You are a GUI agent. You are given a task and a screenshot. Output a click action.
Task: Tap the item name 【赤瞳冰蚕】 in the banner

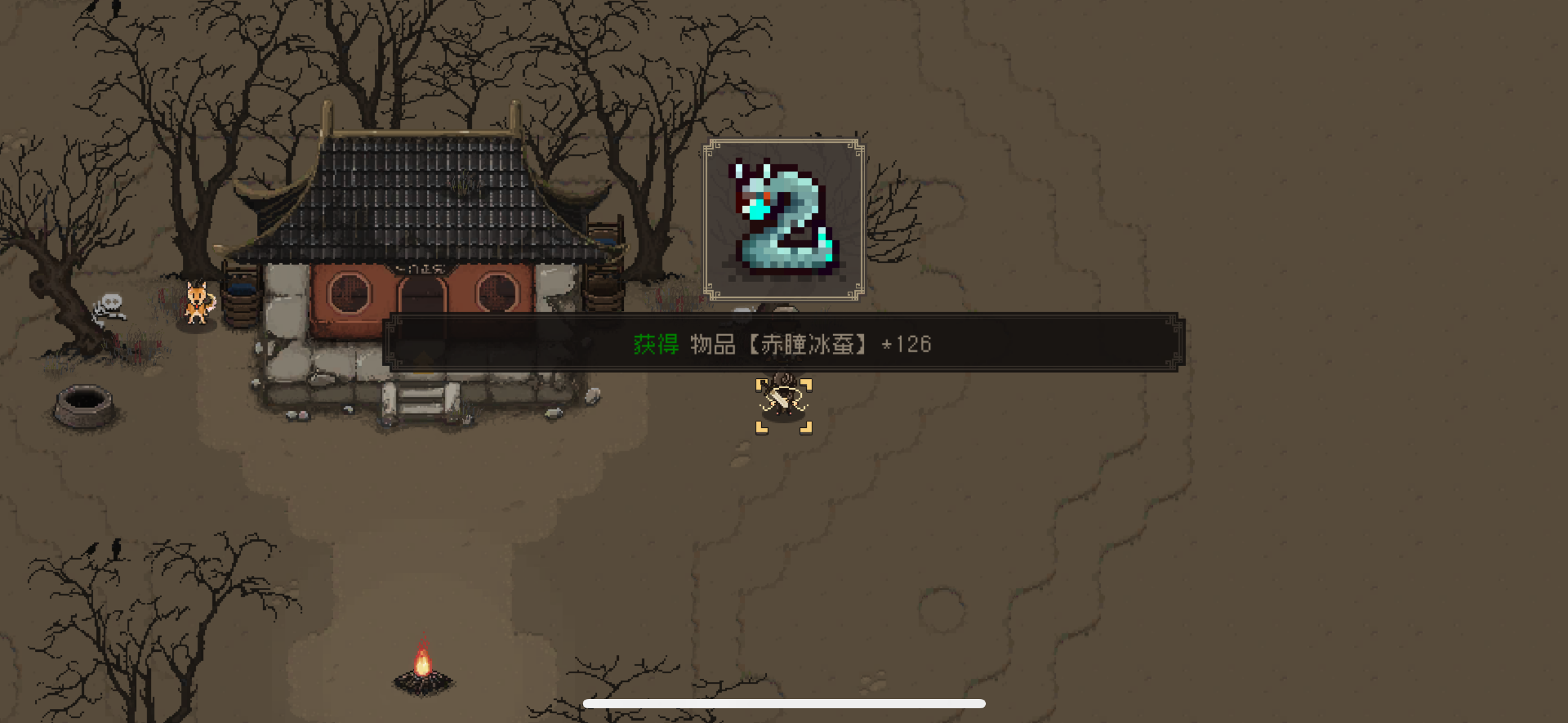pos(809,345)
